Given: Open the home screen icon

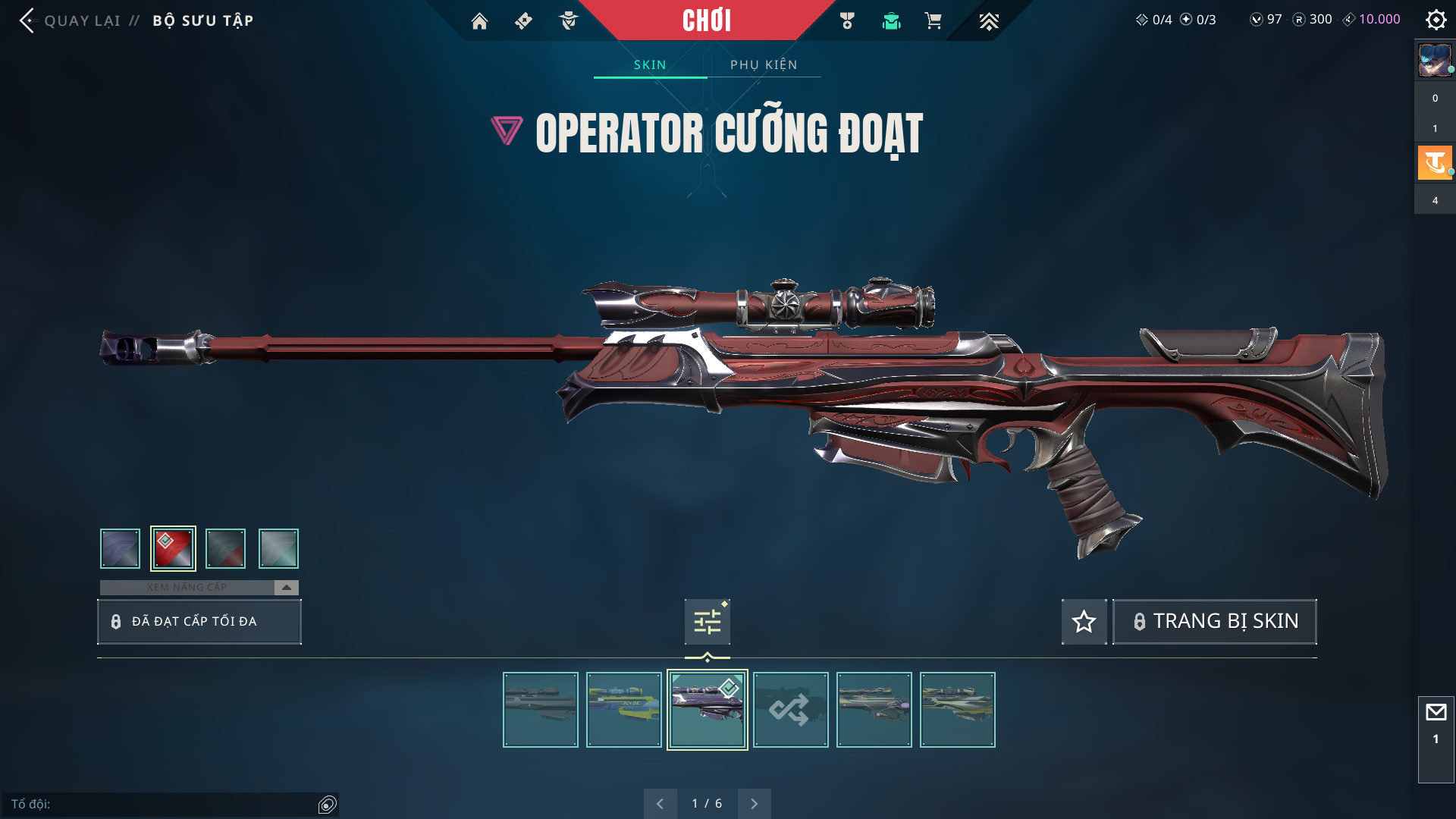Looking at the screenshot, I should click(x=479, y=21).
